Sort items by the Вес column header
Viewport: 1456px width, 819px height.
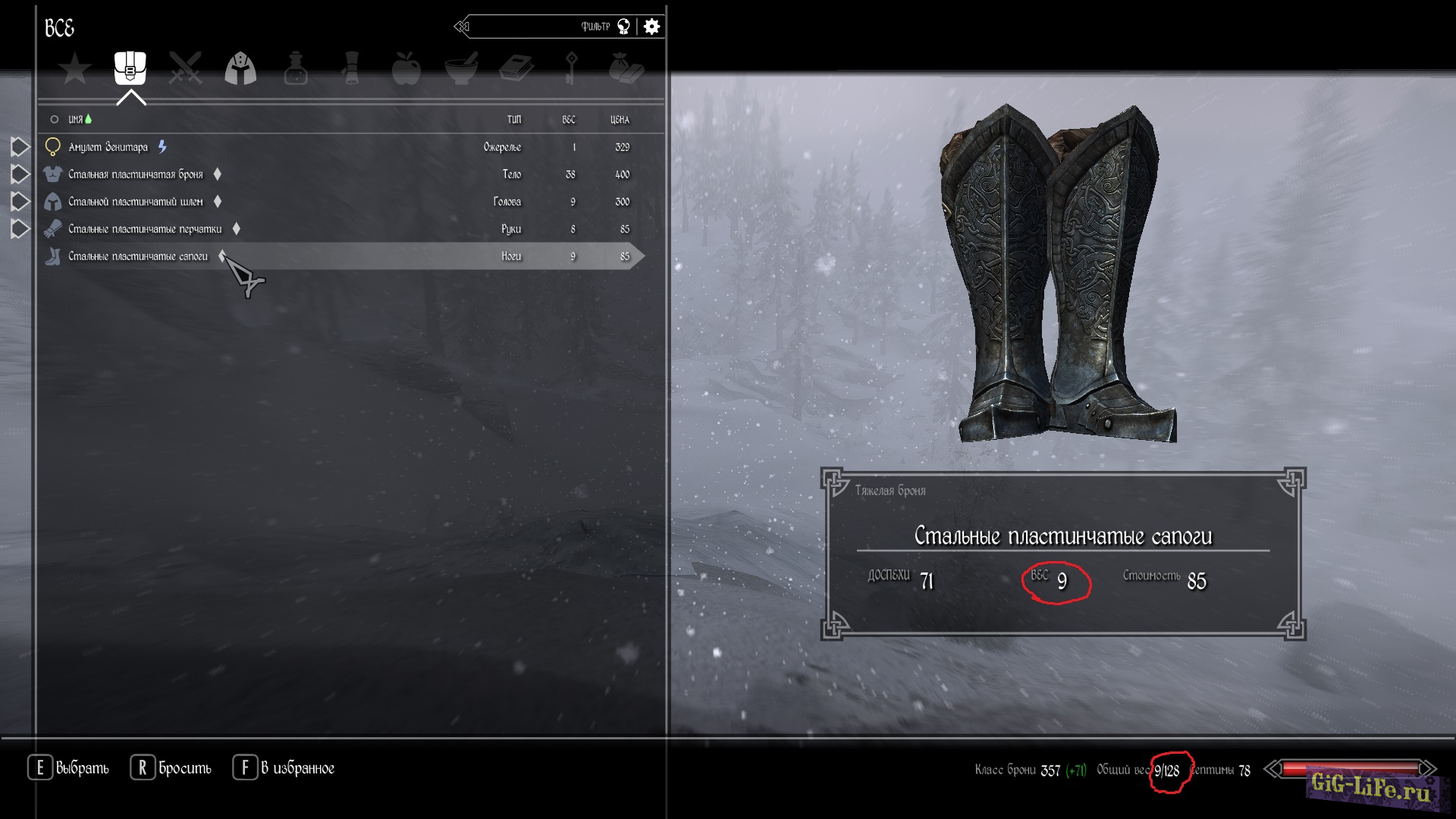[x=569, y=120]
